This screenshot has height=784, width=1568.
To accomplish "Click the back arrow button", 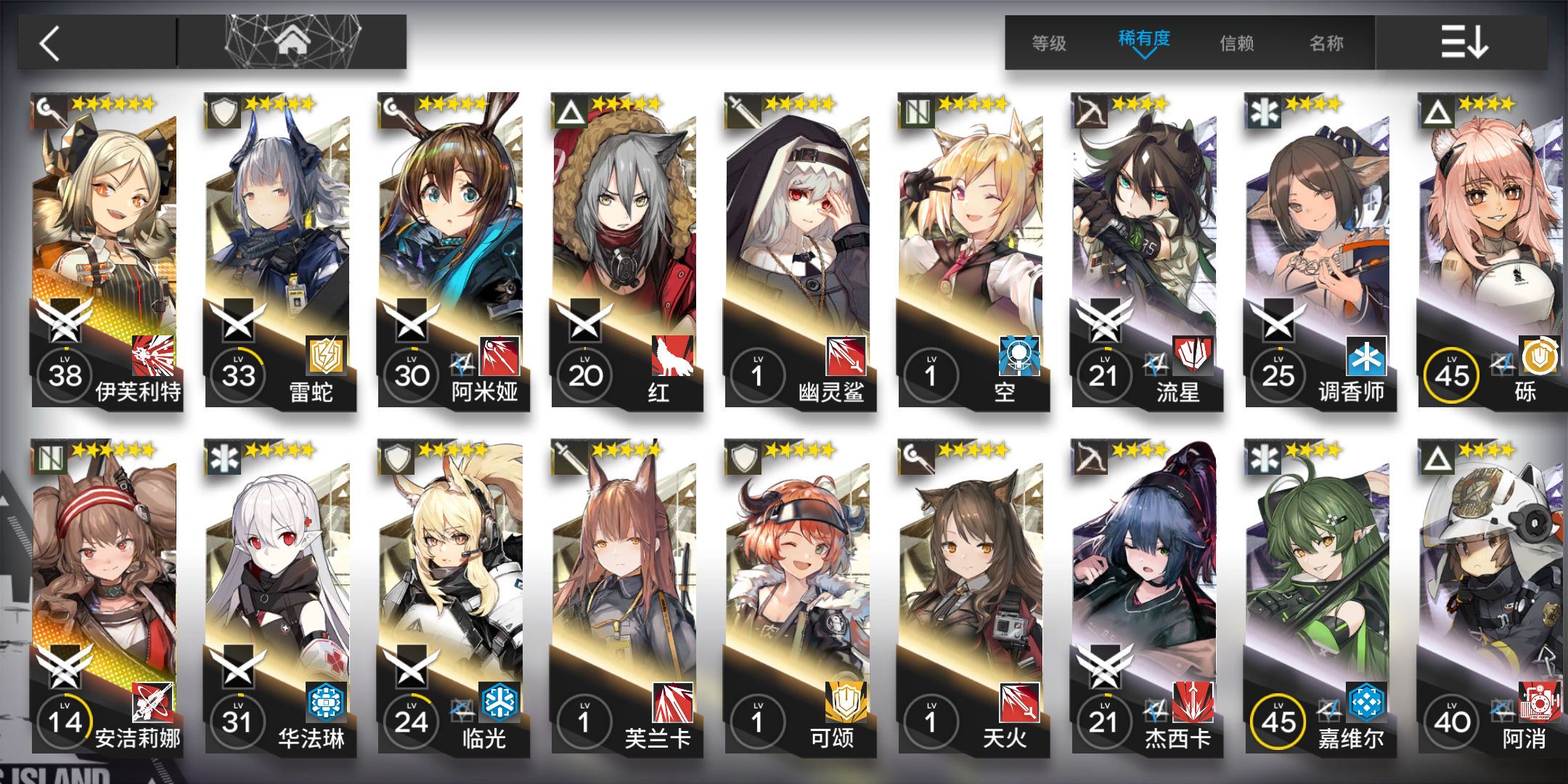I will tap(49, 42).
